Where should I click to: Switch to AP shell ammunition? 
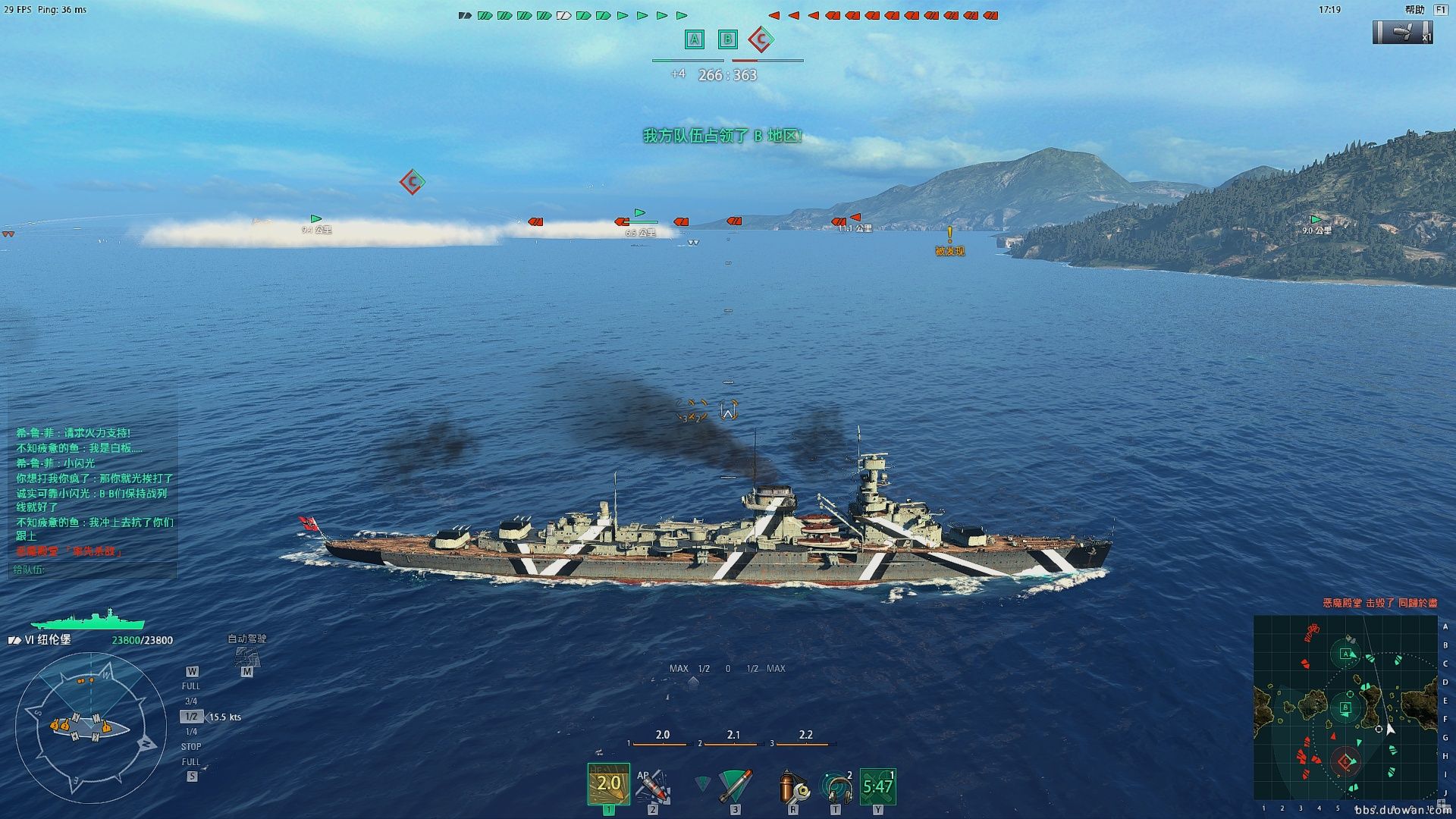point(652,786)
